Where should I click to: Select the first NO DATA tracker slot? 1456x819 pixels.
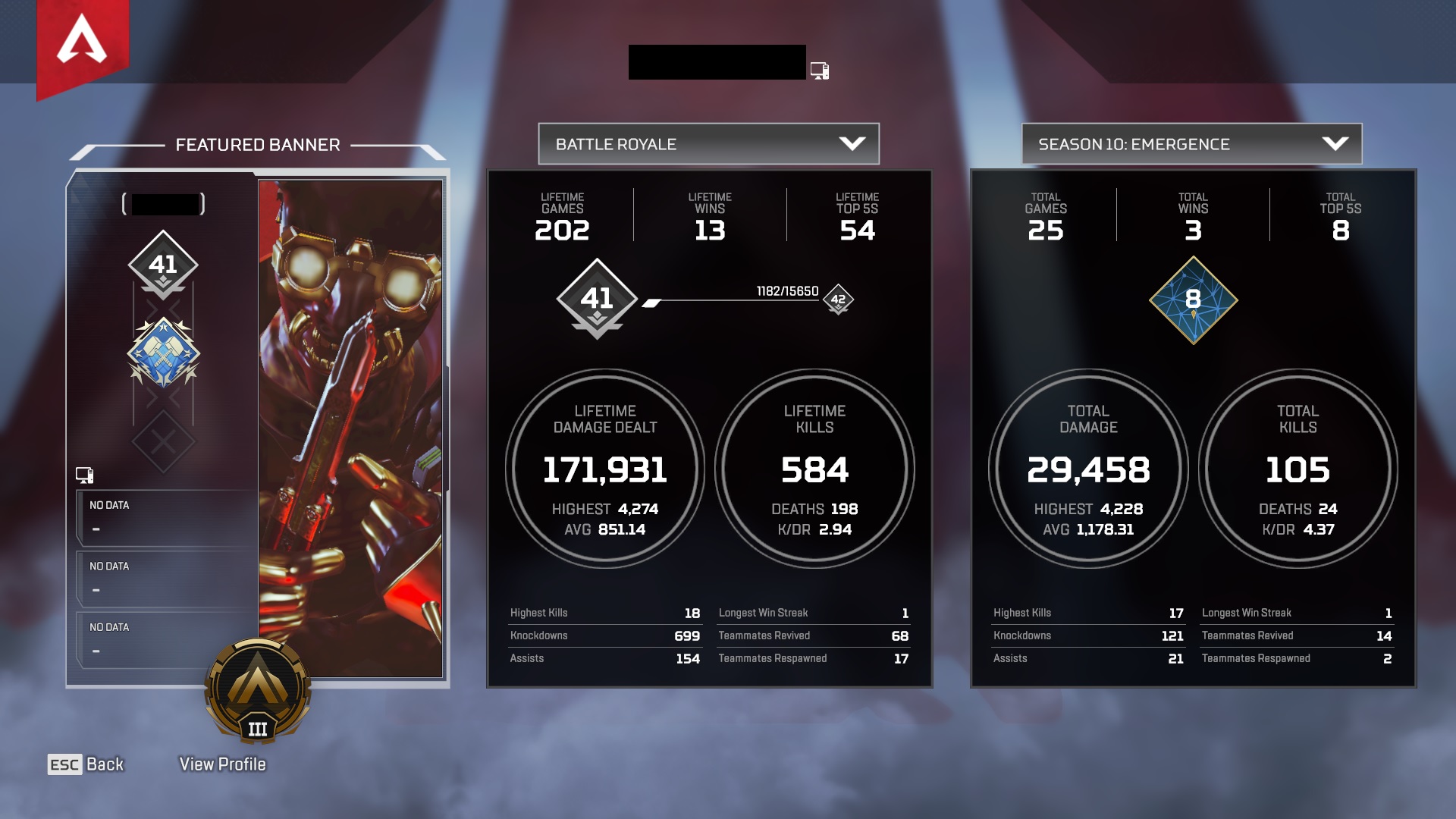pos(167,516)
